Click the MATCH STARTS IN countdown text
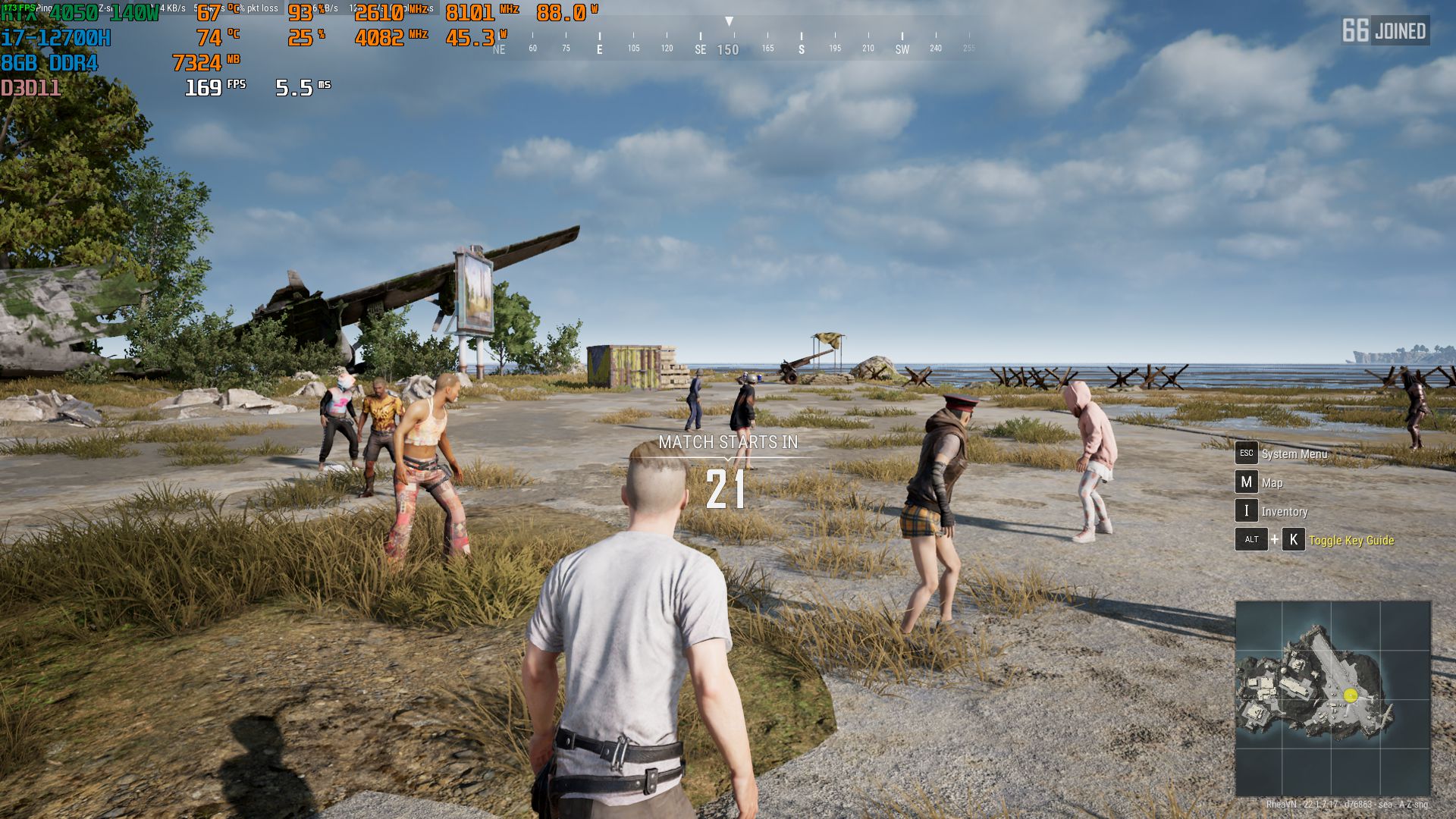The width and height of the screenshot is (1456, 819). [727, 442]
